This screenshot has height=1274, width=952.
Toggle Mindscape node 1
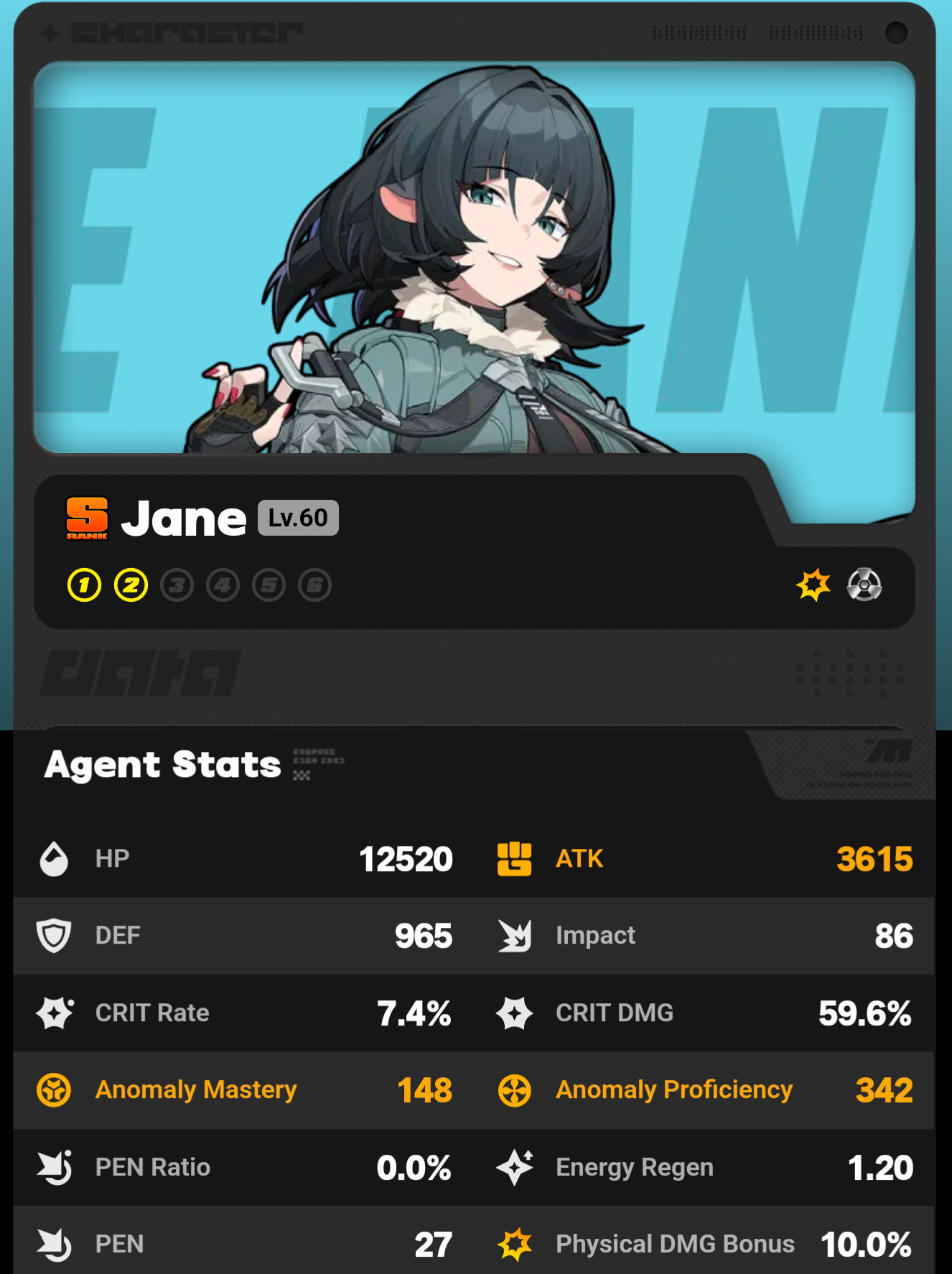coord(84,585)
